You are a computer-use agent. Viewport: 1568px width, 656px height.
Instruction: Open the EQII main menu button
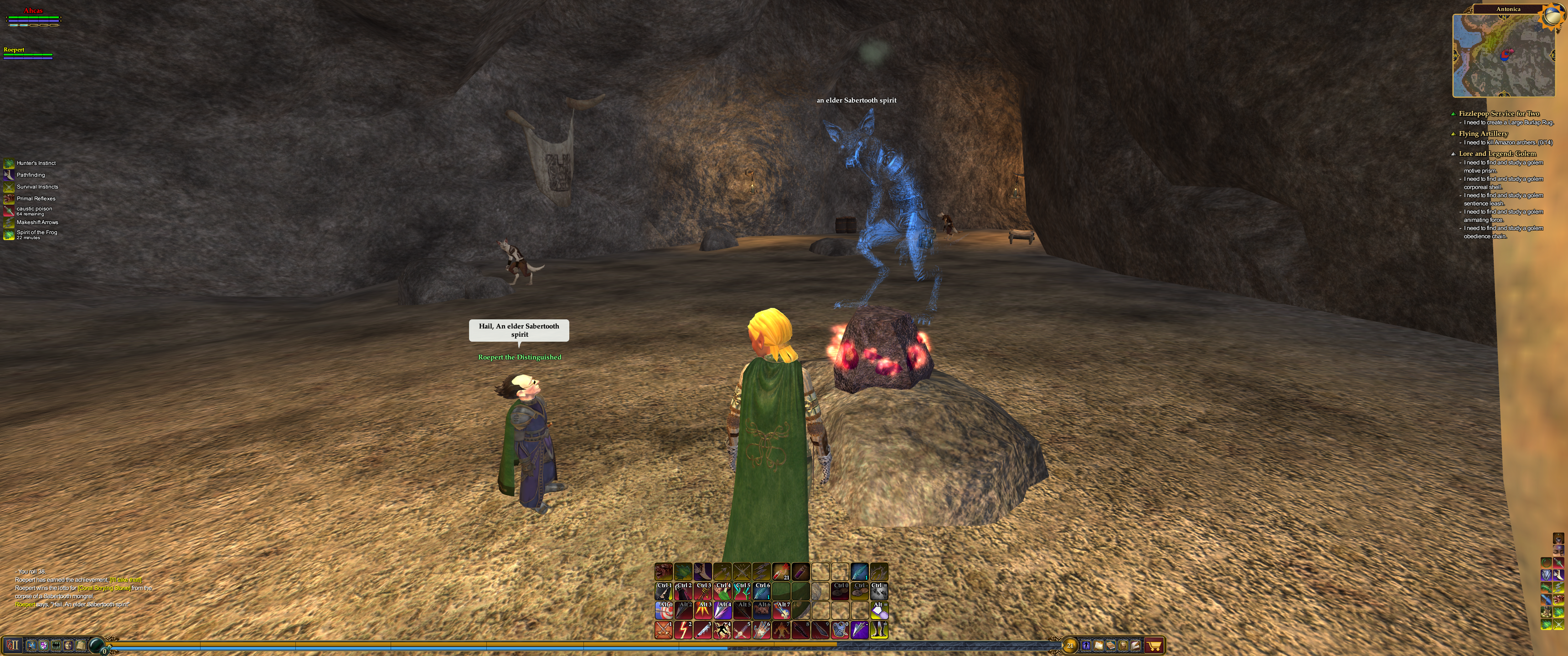[x=13, y=645]
